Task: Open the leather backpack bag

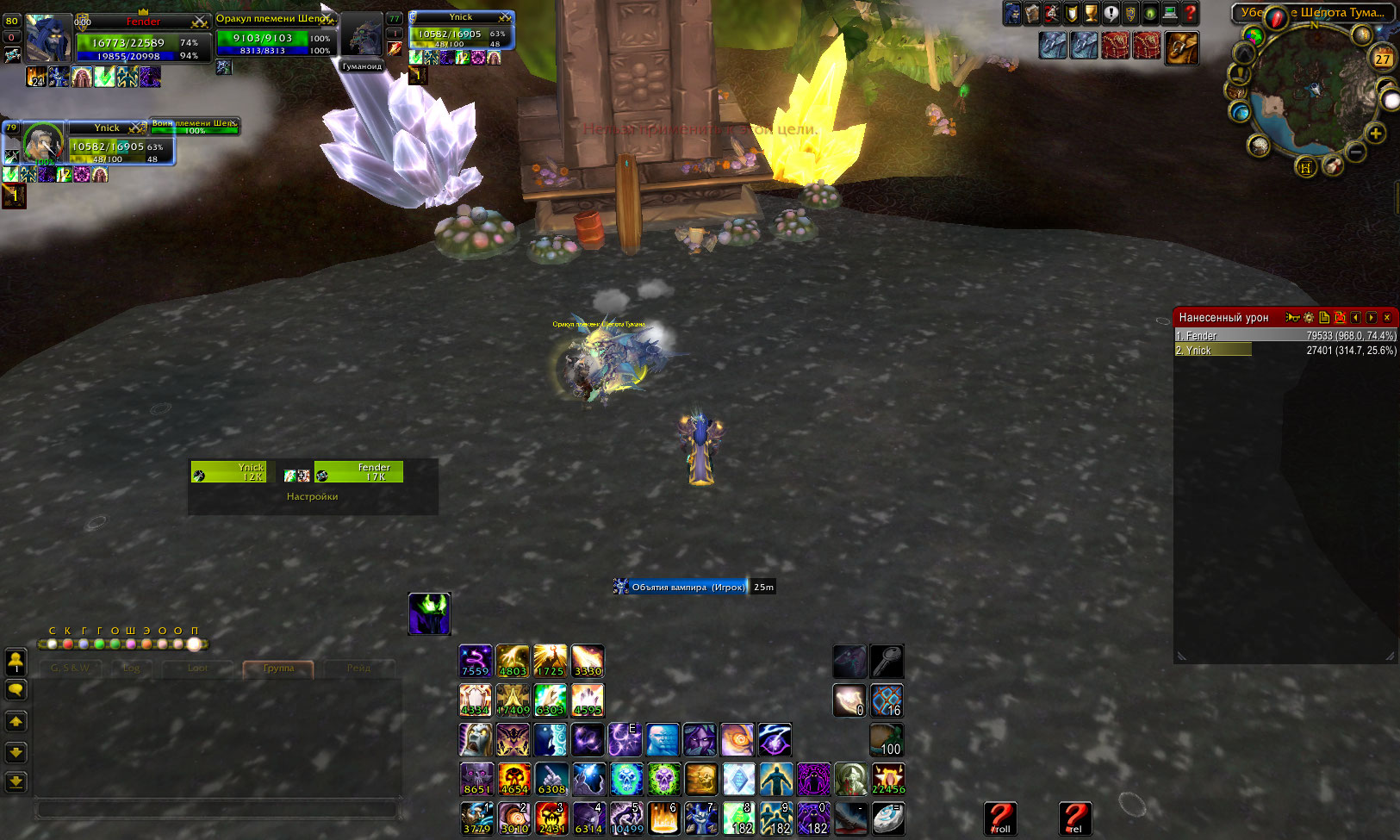Action: pyautogui.click(x=1182, y=47)
